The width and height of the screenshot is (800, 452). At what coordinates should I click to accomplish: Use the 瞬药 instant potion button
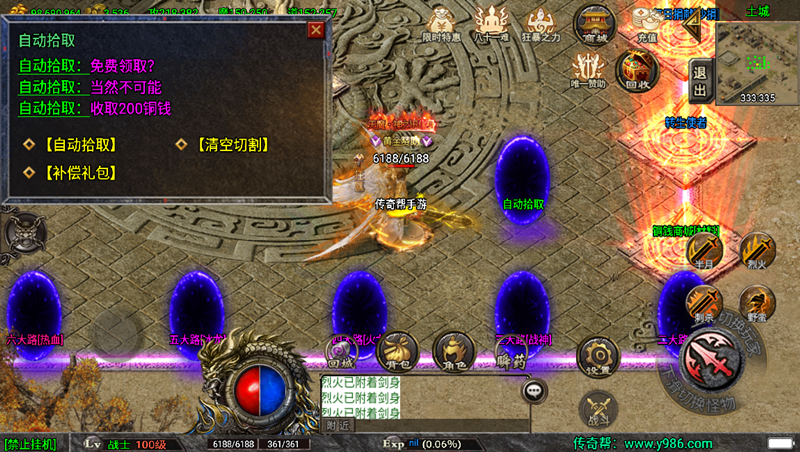pyautogui.click(x=510, y=350)
